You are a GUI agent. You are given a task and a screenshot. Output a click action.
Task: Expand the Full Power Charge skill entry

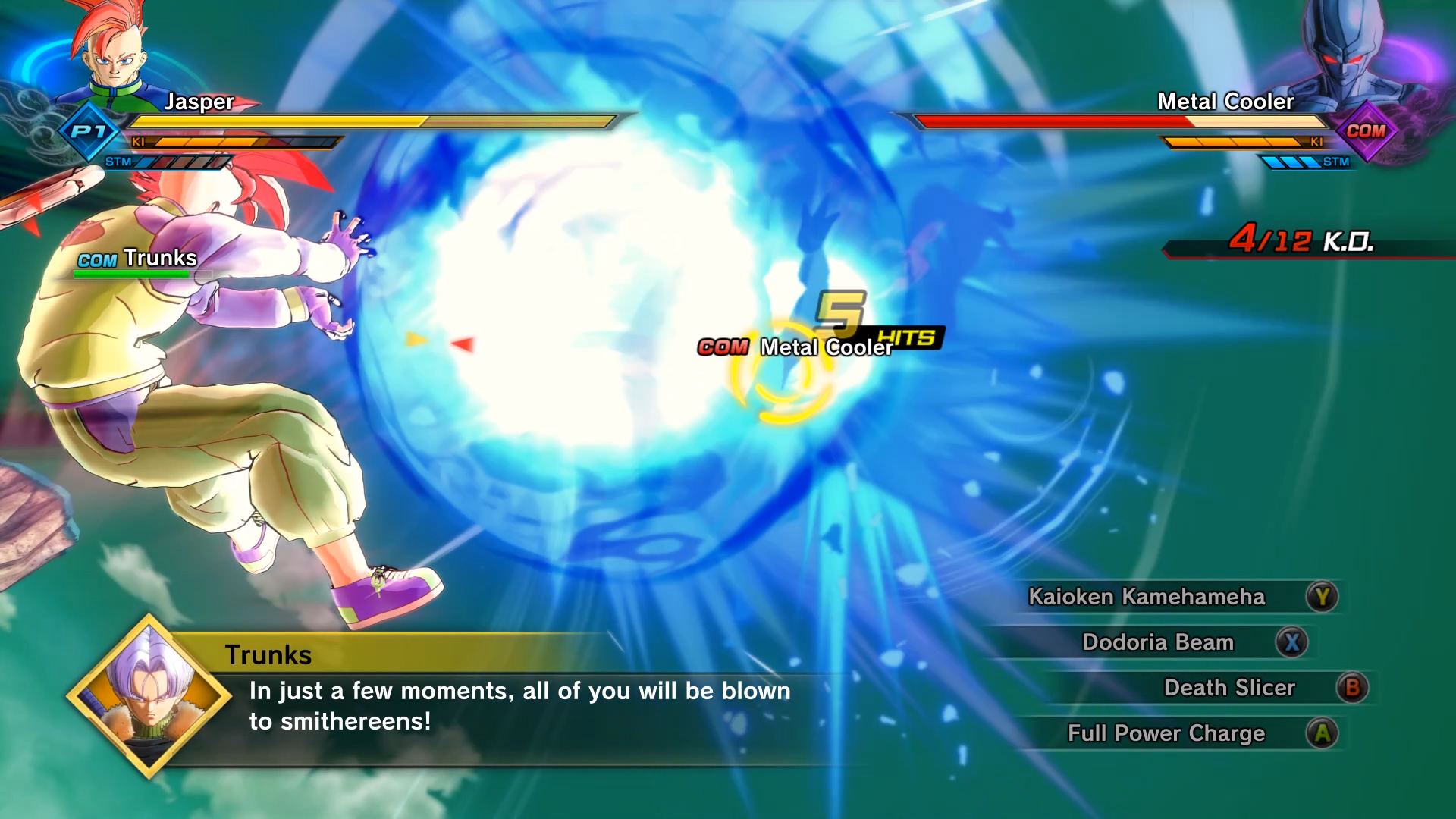[x=1166, y=733]
